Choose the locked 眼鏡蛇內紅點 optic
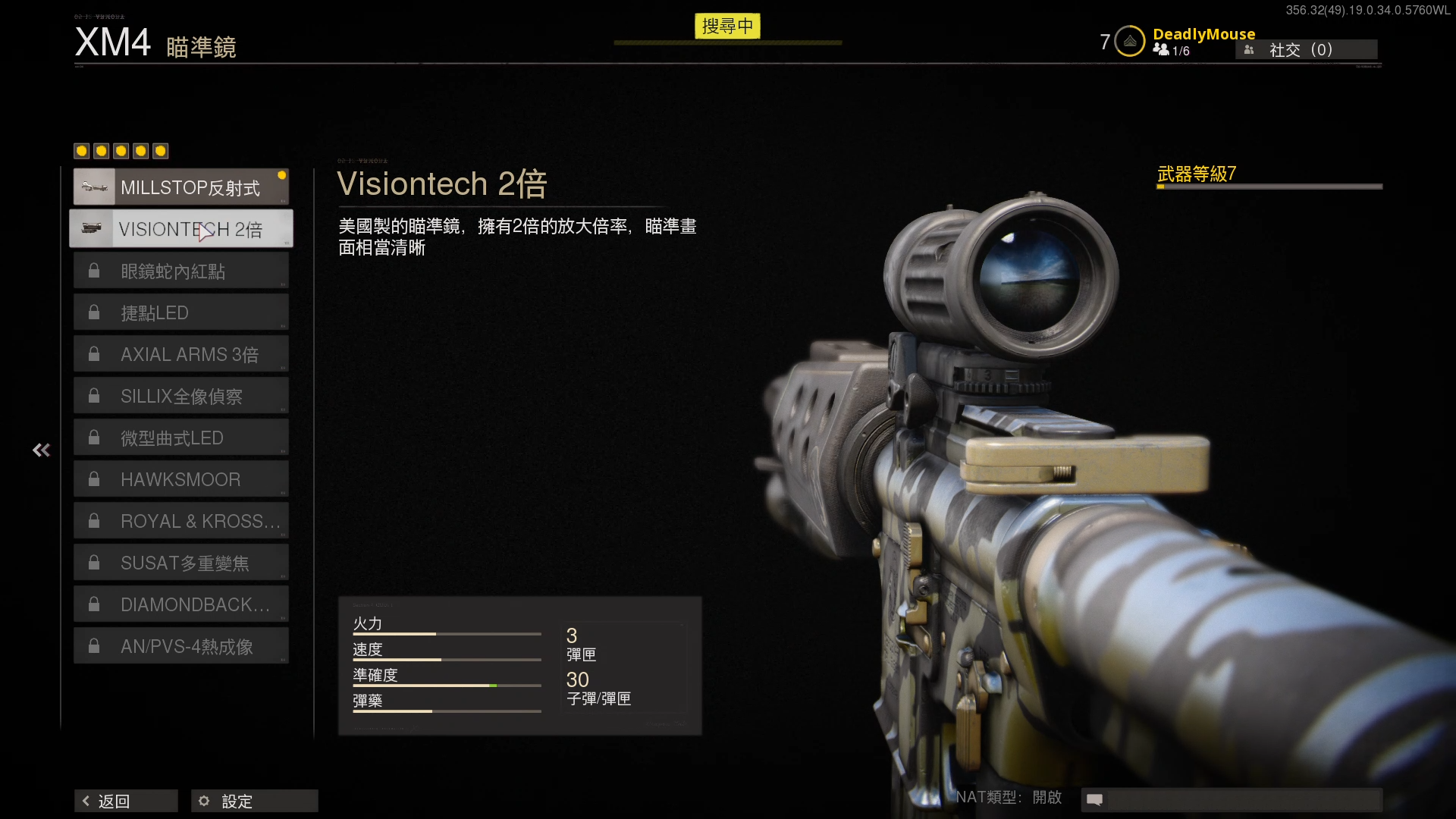This screenshot has width=1456, height=819. point(180,271)
